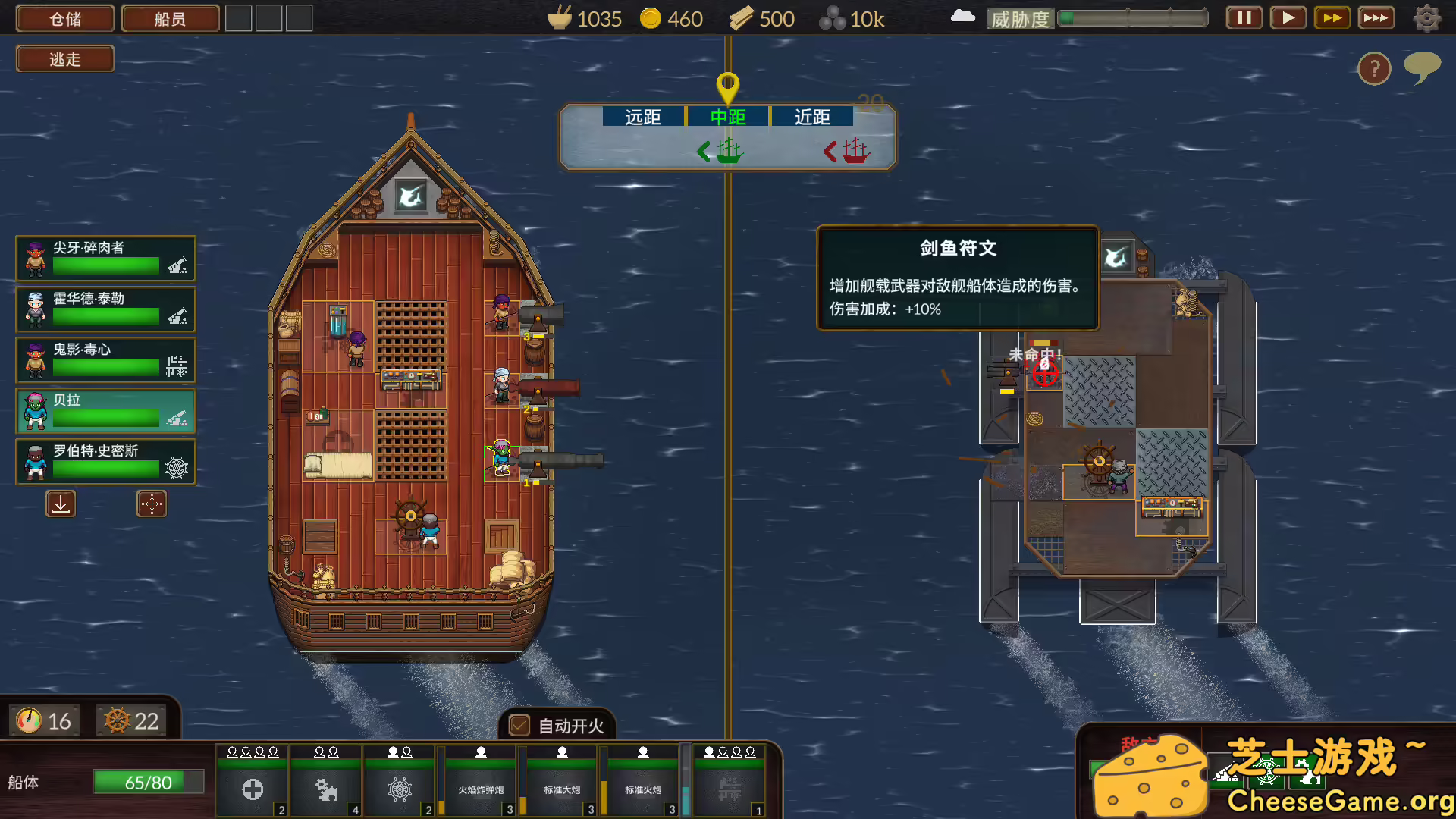Pause the game with the pause button

click(1243, 17)
